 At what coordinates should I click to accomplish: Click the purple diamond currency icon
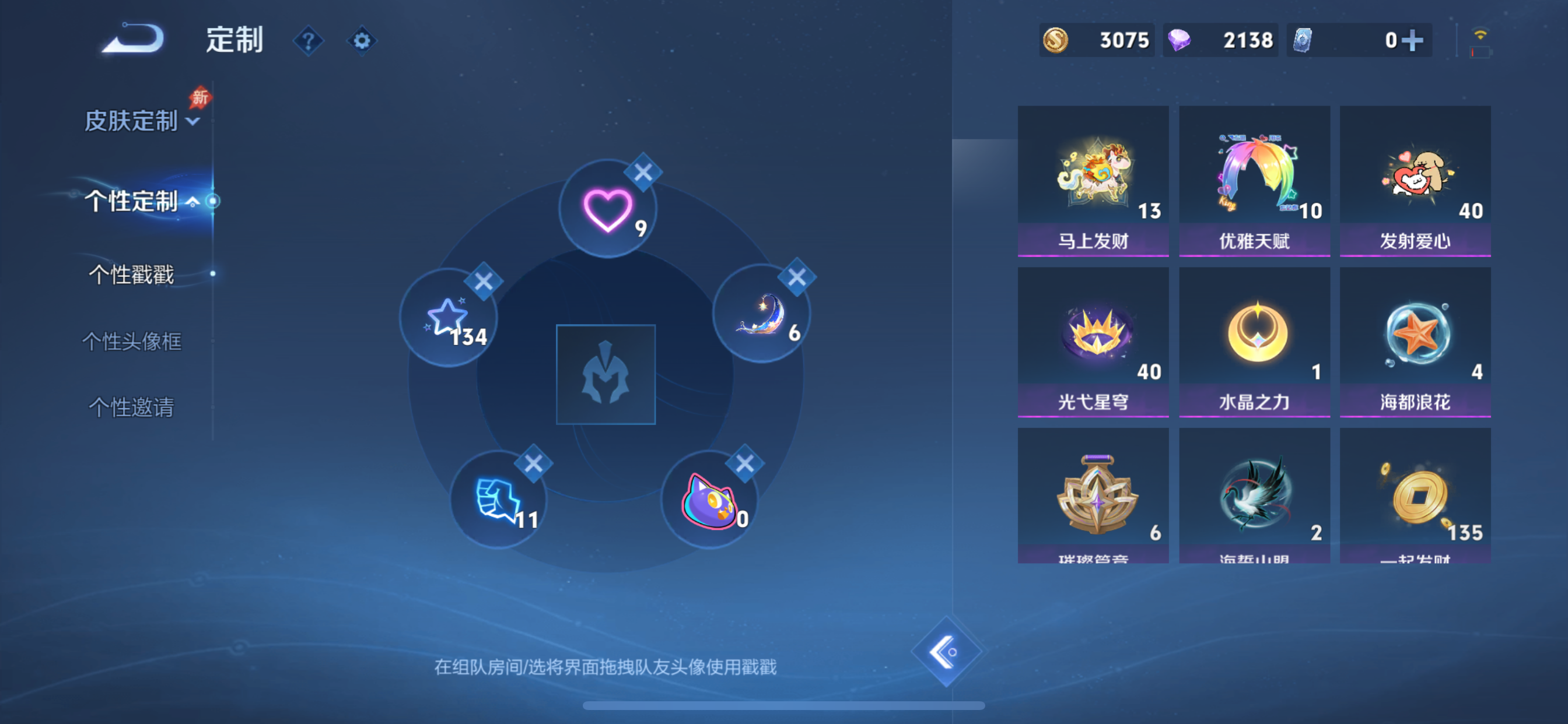pos(1181,40)
